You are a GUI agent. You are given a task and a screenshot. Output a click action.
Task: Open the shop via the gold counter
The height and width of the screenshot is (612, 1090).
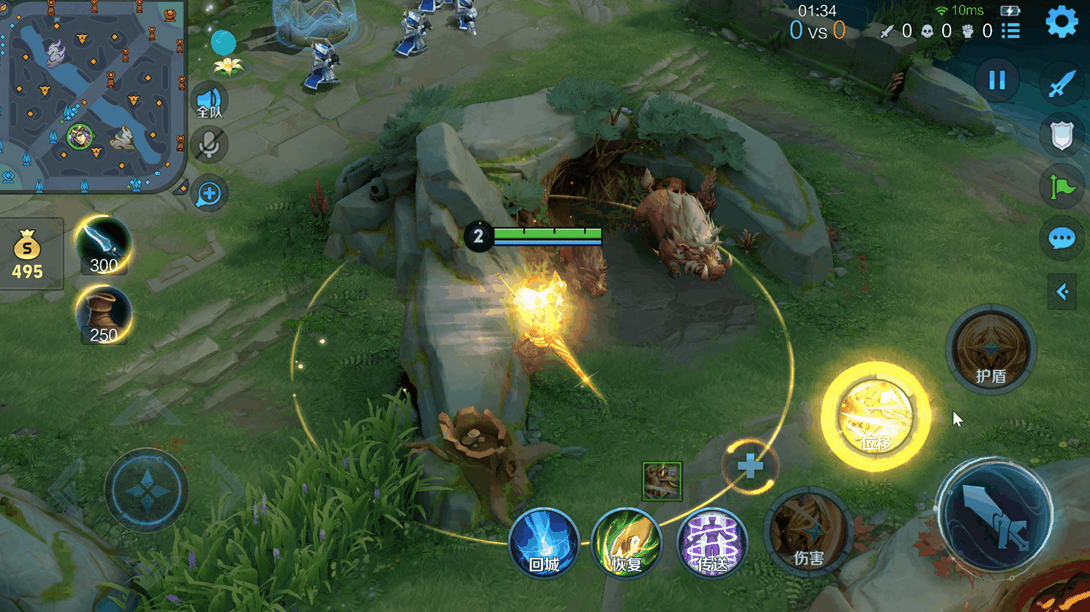point(28,255)
